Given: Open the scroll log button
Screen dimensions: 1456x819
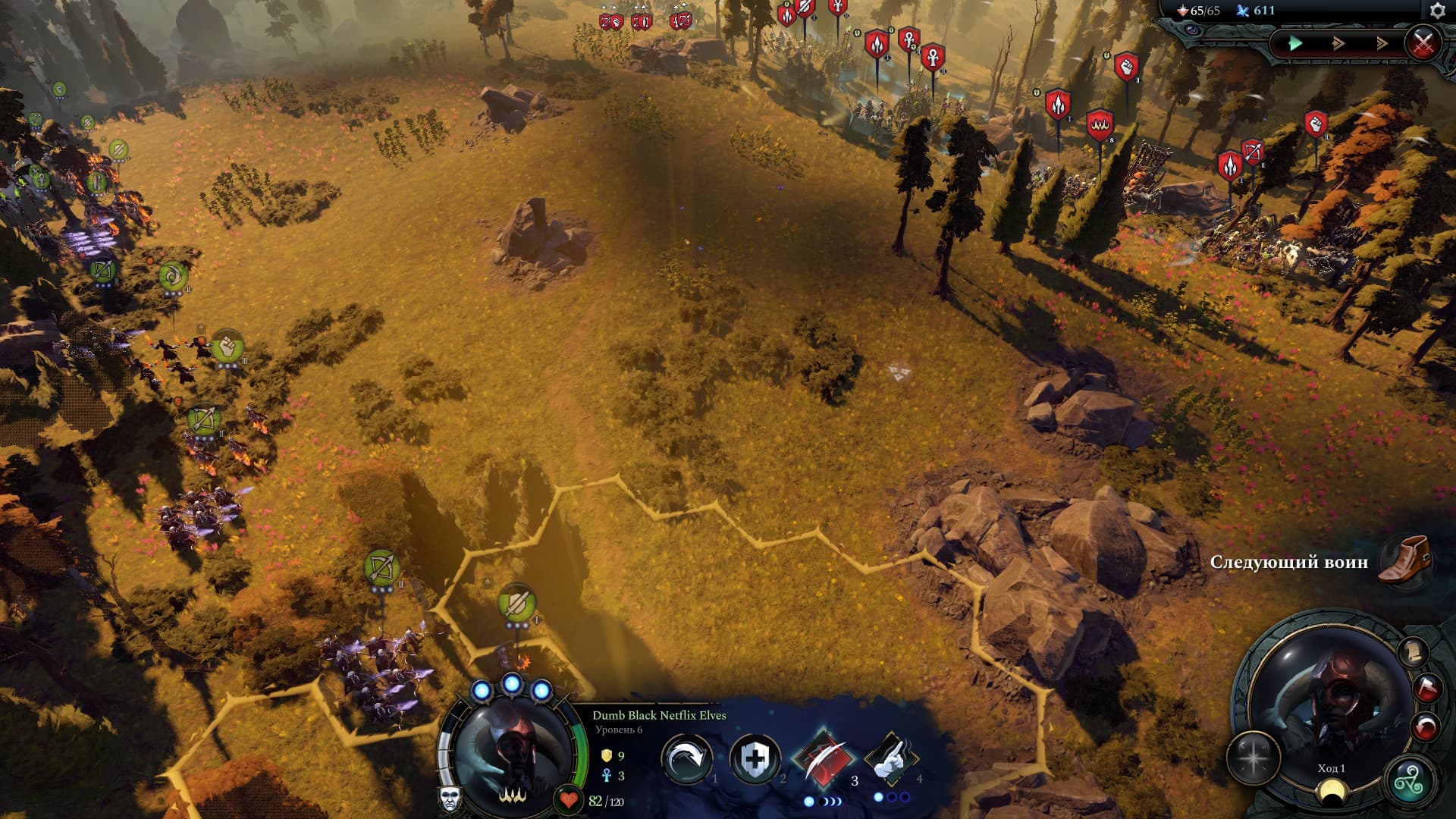Looking at the screenshot, I should [x=1412, y=651].
